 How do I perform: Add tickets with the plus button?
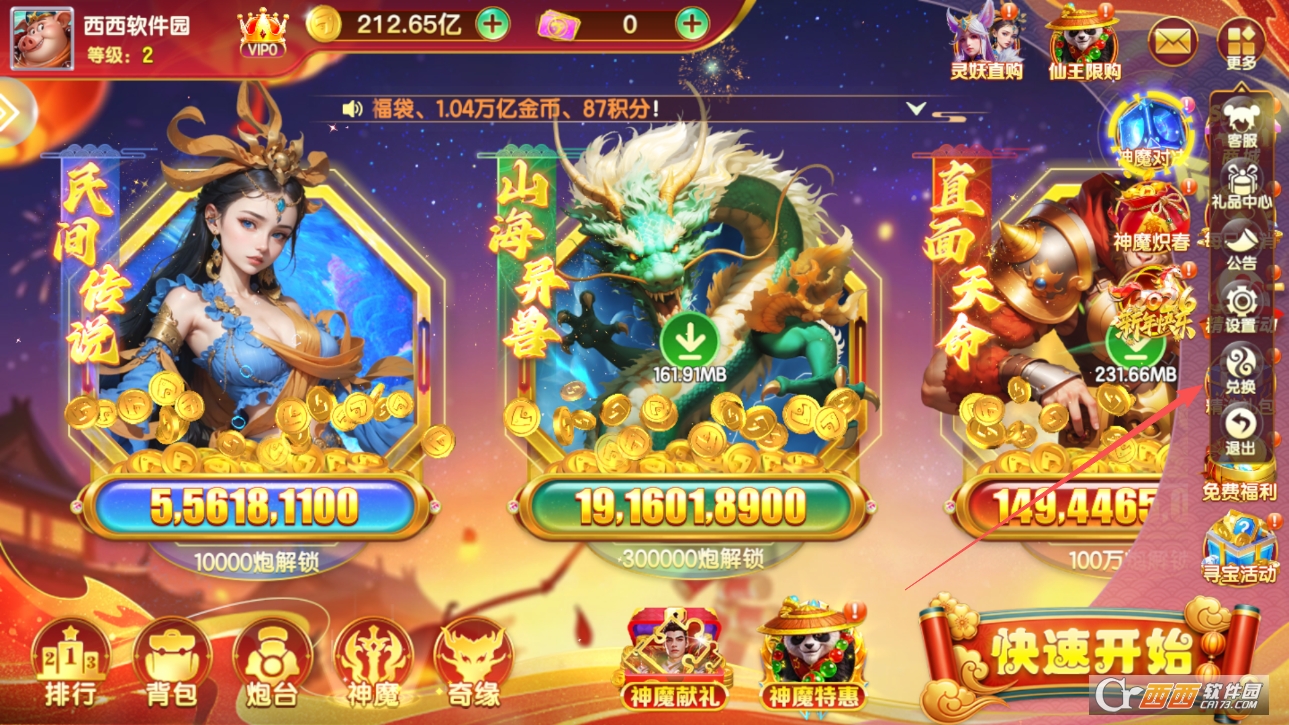click(x=692, y=24)
